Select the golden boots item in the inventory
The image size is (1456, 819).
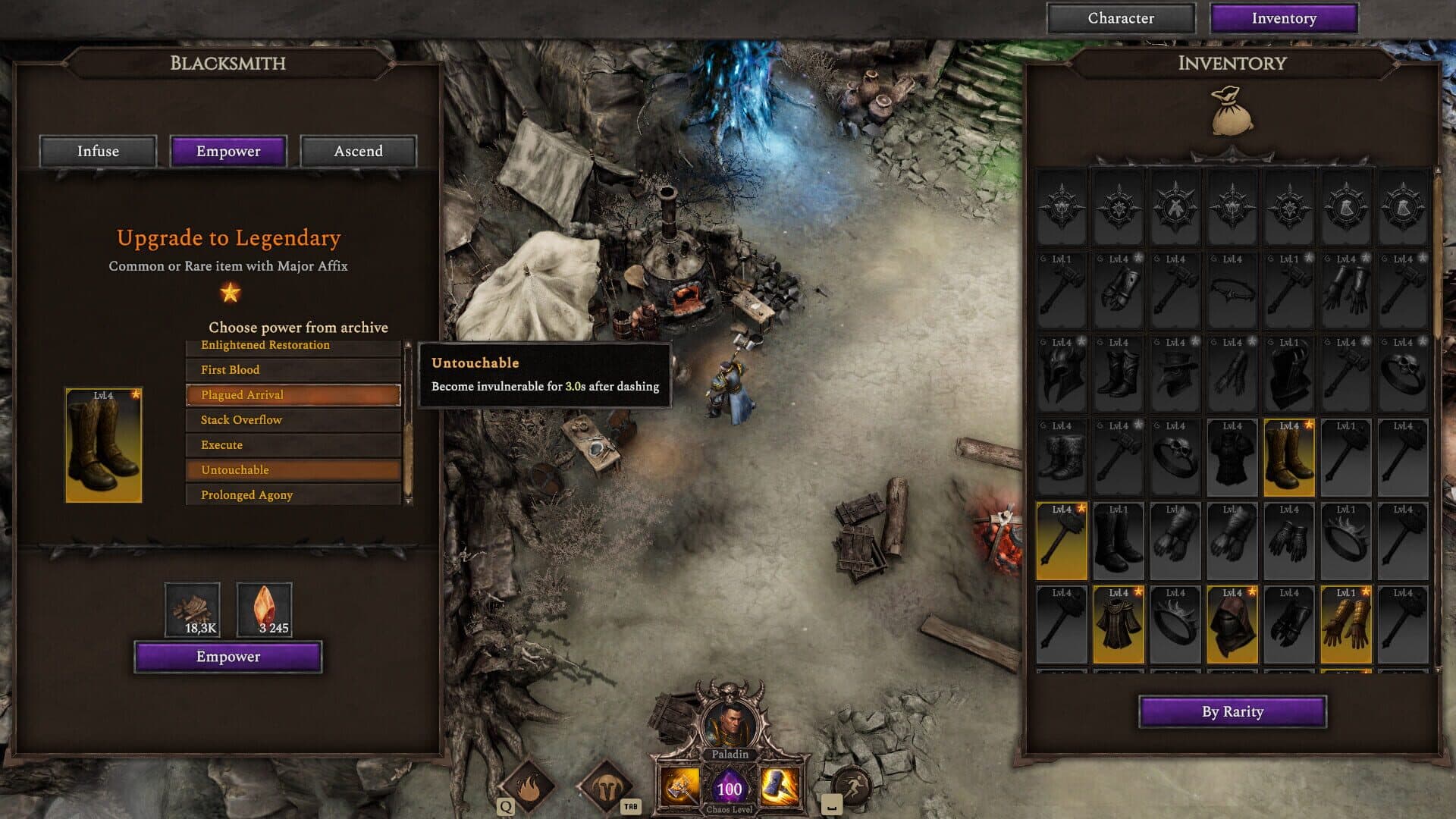tap(1288, 457)
